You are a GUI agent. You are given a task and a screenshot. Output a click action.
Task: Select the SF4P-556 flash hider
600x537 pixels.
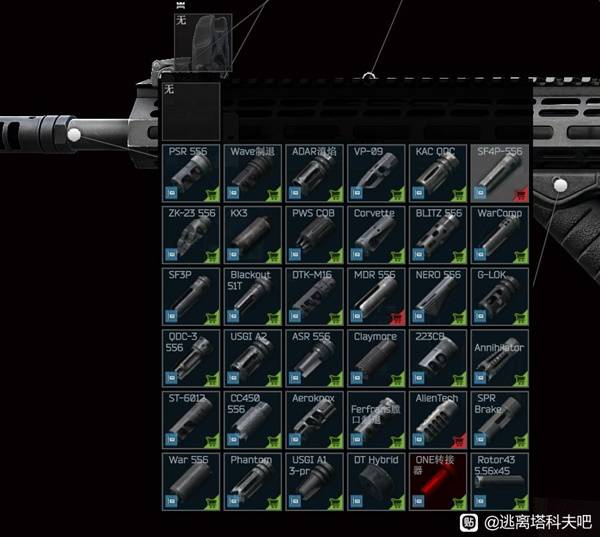[x=500, y=172]
